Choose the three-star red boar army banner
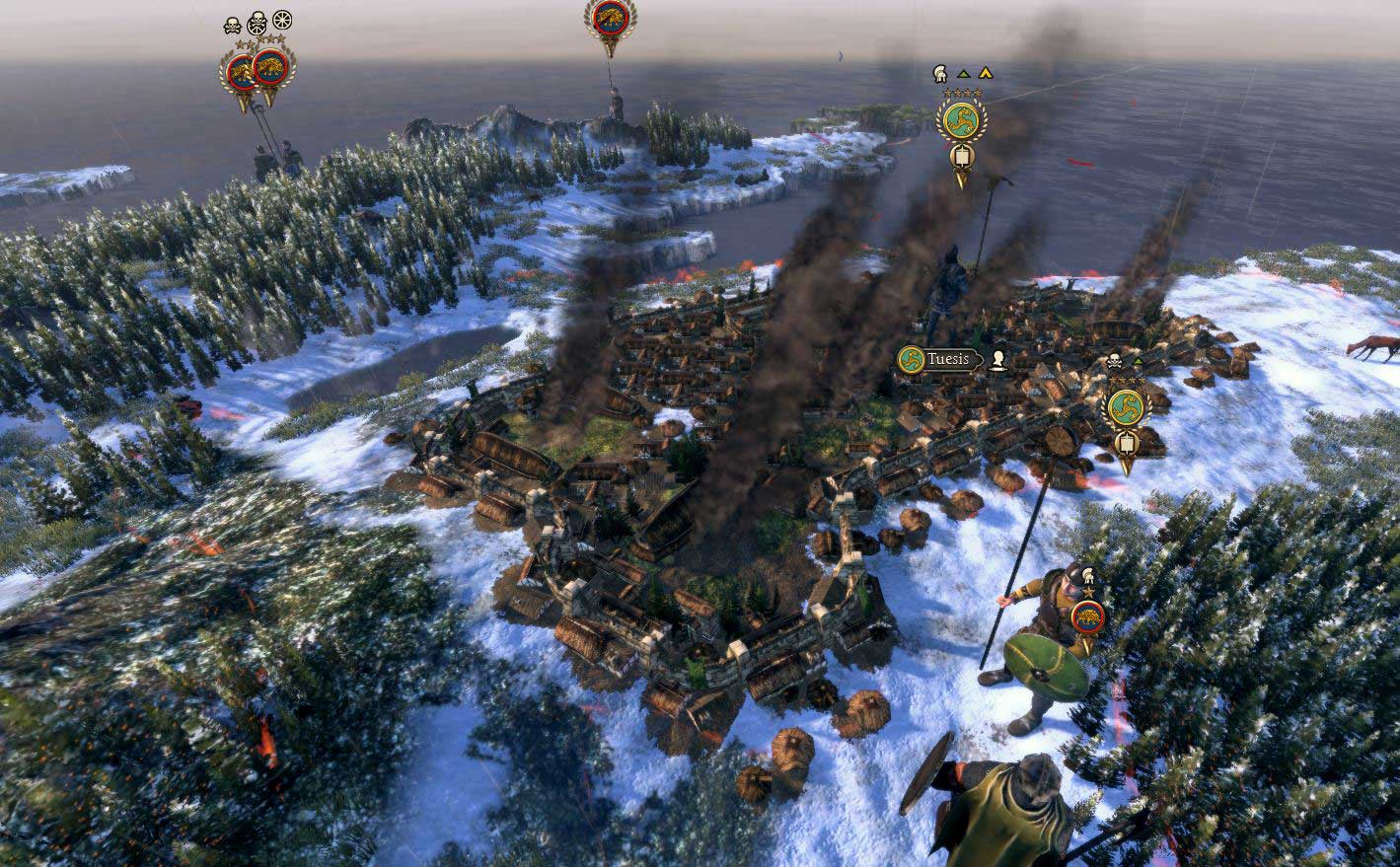 coord(269,67)
